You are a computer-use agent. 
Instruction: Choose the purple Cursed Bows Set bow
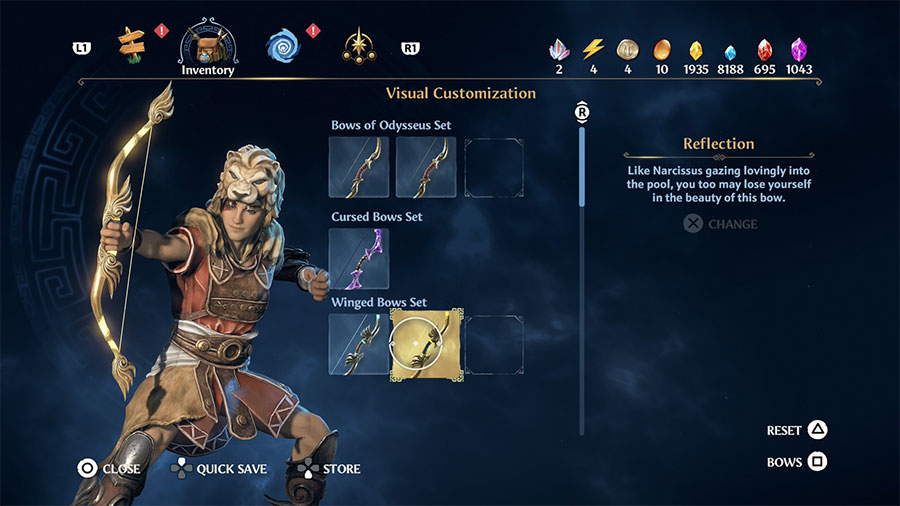(359, 259)
